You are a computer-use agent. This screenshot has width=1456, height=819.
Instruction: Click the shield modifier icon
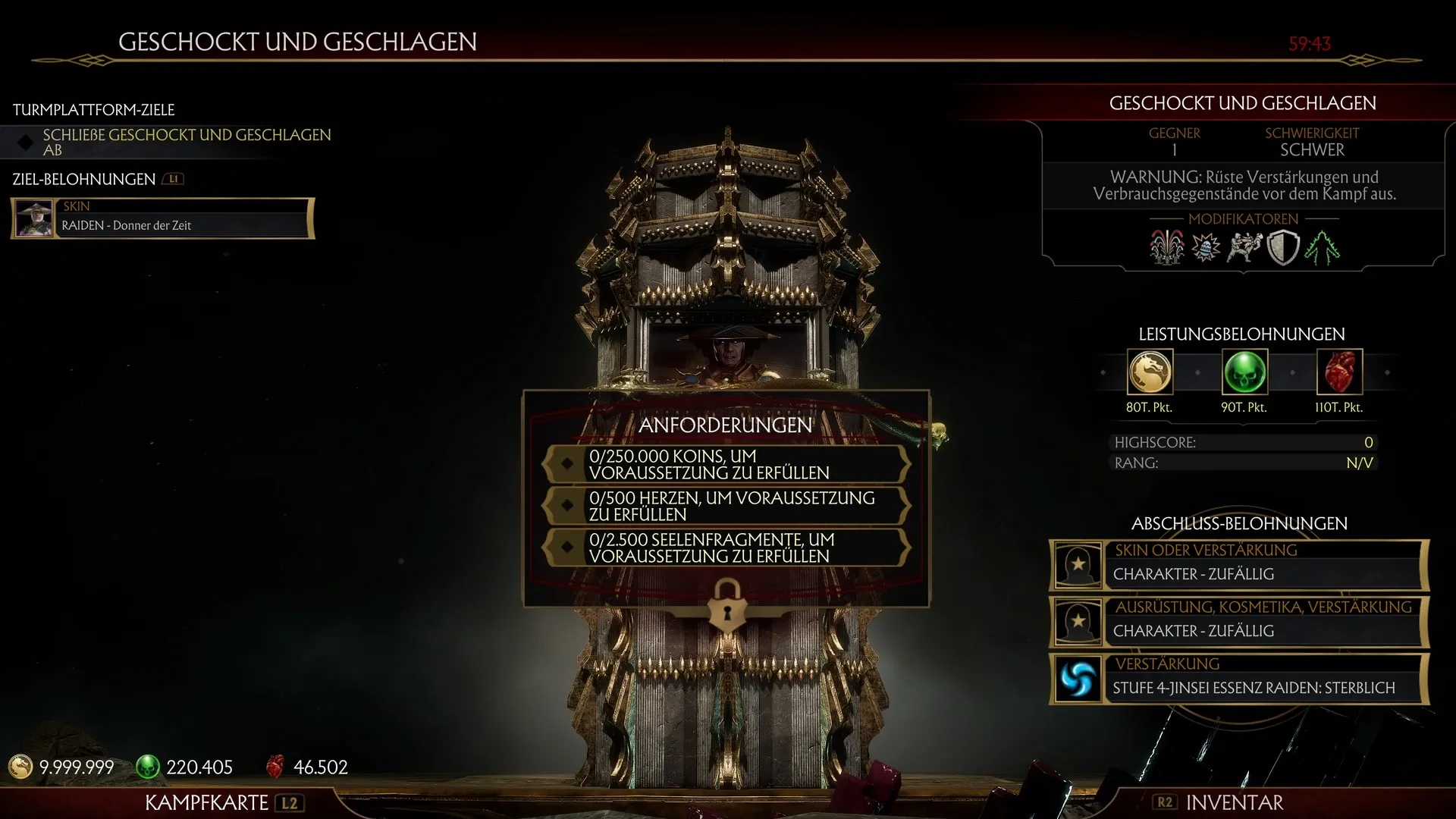[1283, 247]
